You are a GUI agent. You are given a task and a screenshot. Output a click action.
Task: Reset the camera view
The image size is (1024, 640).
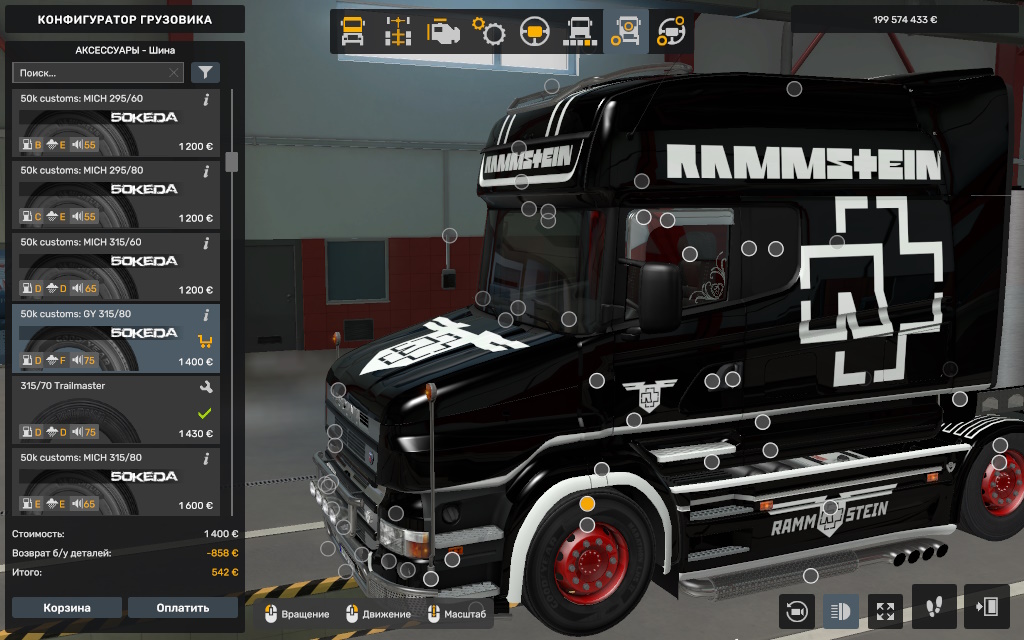click(x=797, y=609)
